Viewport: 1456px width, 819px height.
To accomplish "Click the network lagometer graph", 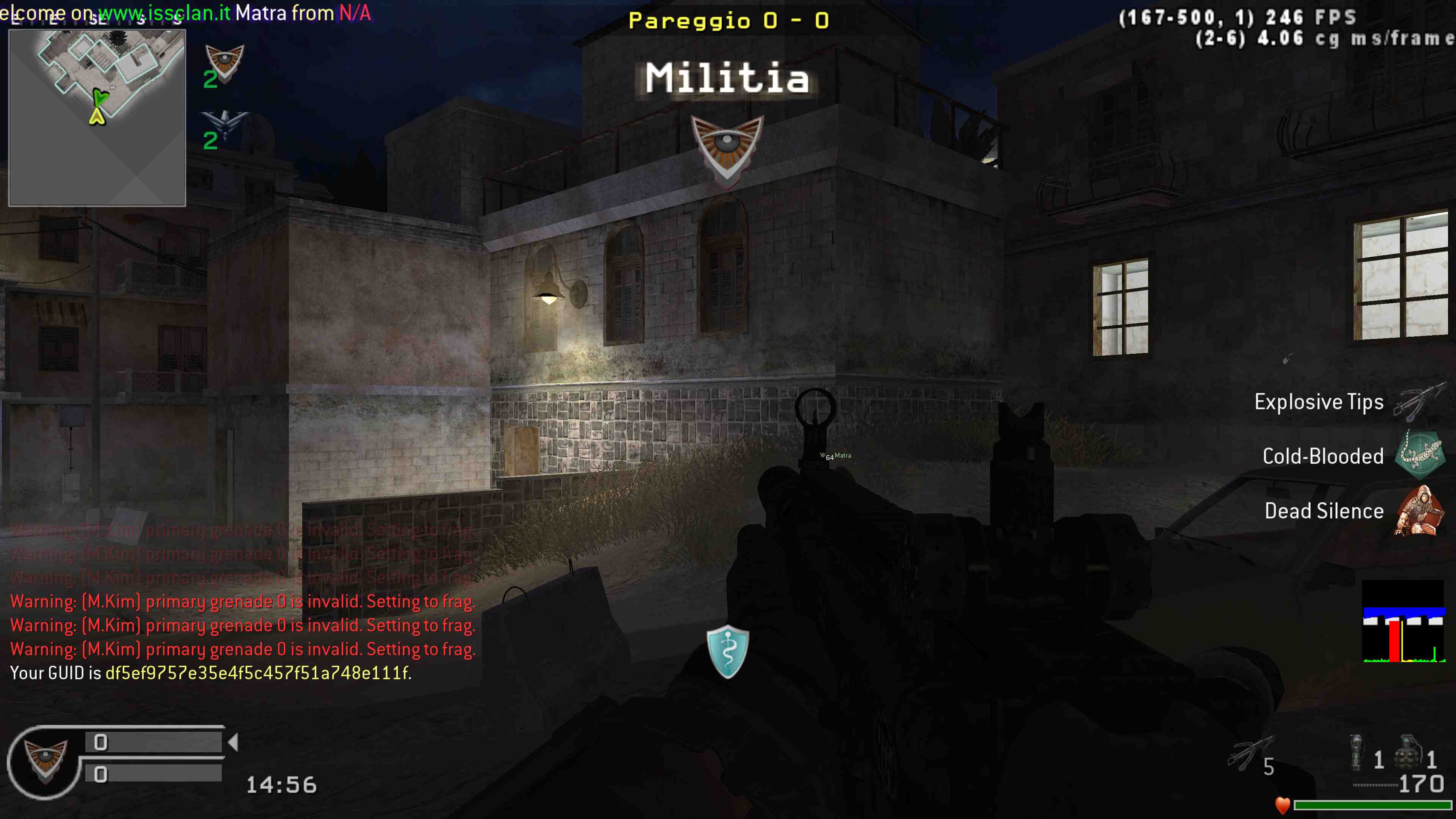I will click(x=1403, y=622).
